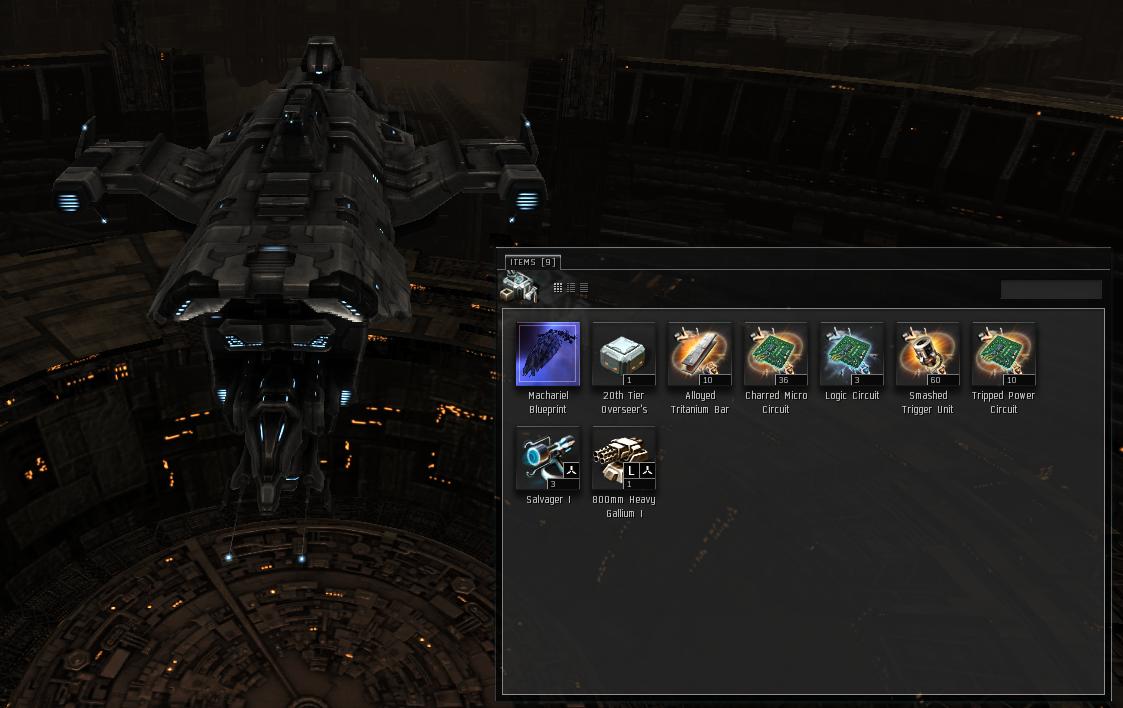The height and width of the screenshot is (708, 1123).
Task: Select the Logic Circuit stack
Action: (x=852, y=354)
